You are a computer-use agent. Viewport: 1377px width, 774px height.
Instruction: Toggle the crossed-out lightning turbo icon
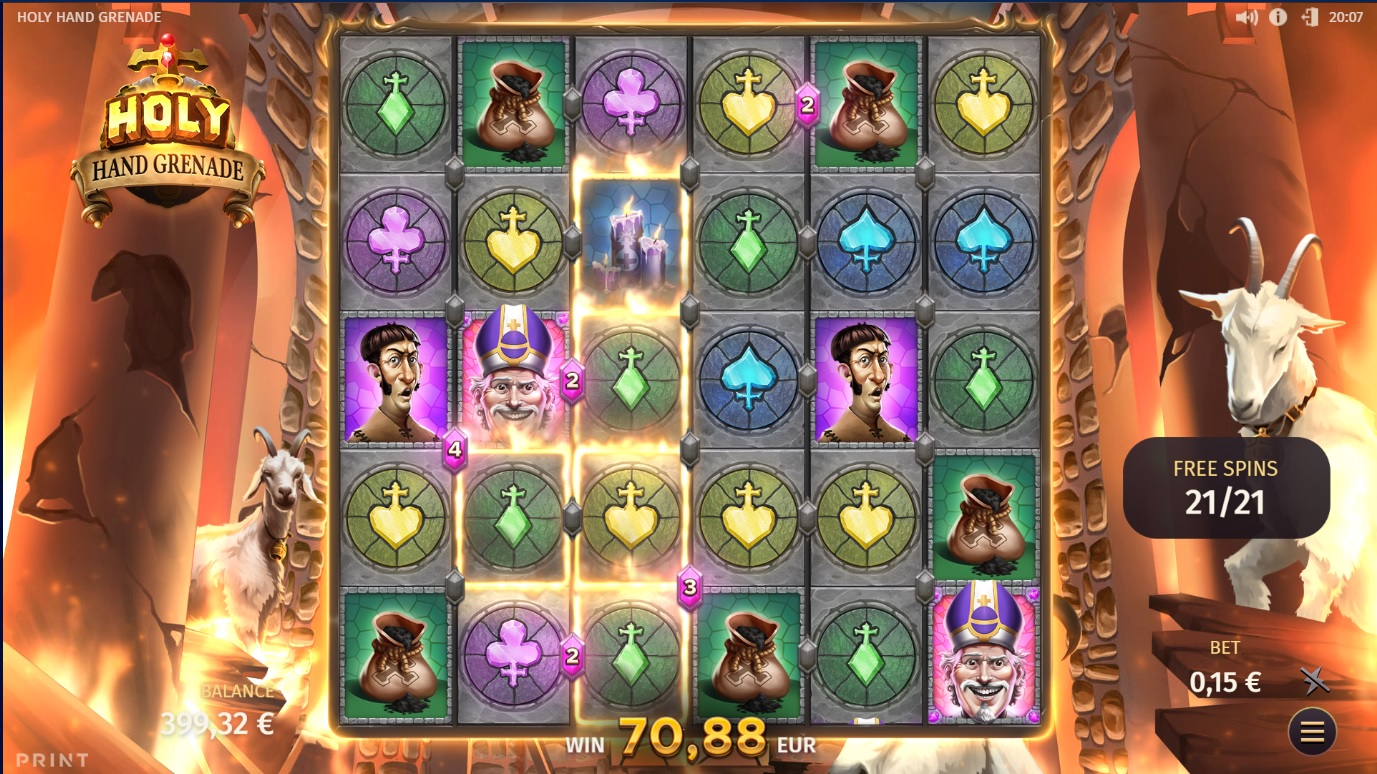coord(1316,682)
